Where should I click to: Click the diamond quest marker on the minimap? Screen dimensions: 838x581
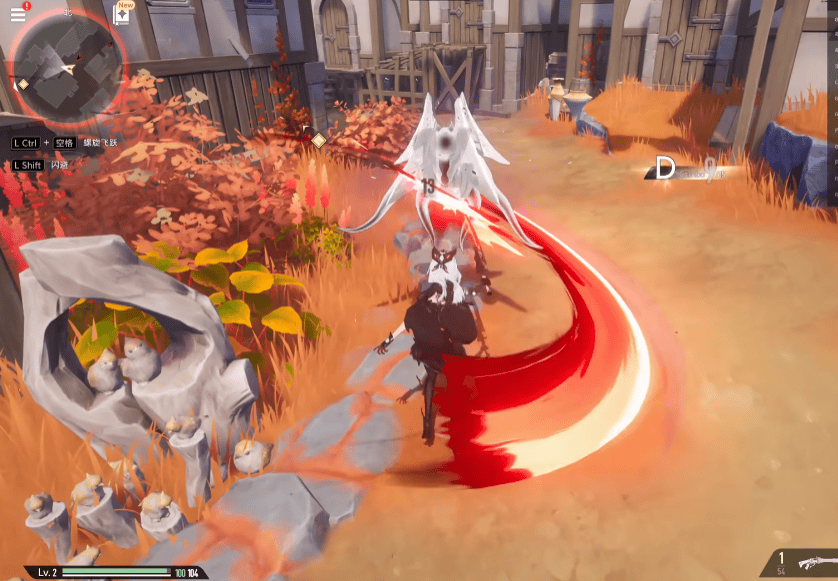pyautogui.click(x=23, y=84)
